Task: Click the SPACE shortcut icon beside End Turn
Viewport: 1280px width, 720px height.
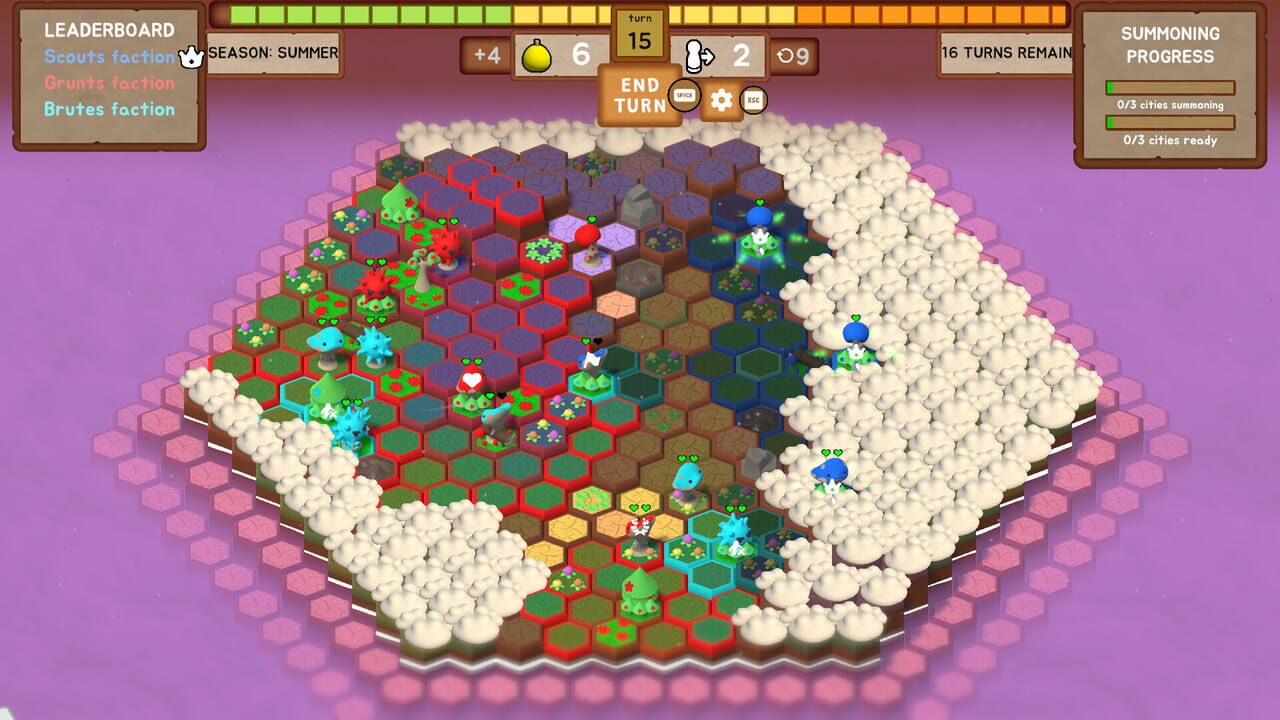Action: tap(684, 95)
